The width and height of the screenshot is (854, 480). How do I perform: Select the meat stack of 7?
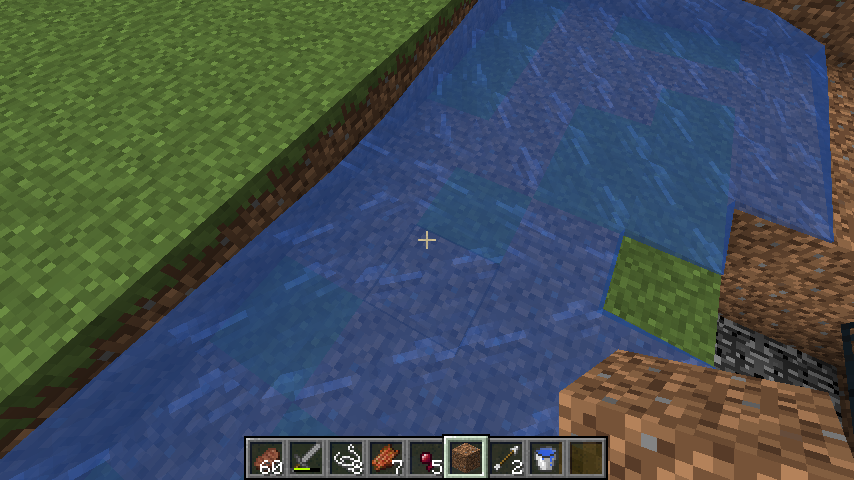[x=387, y=457]
